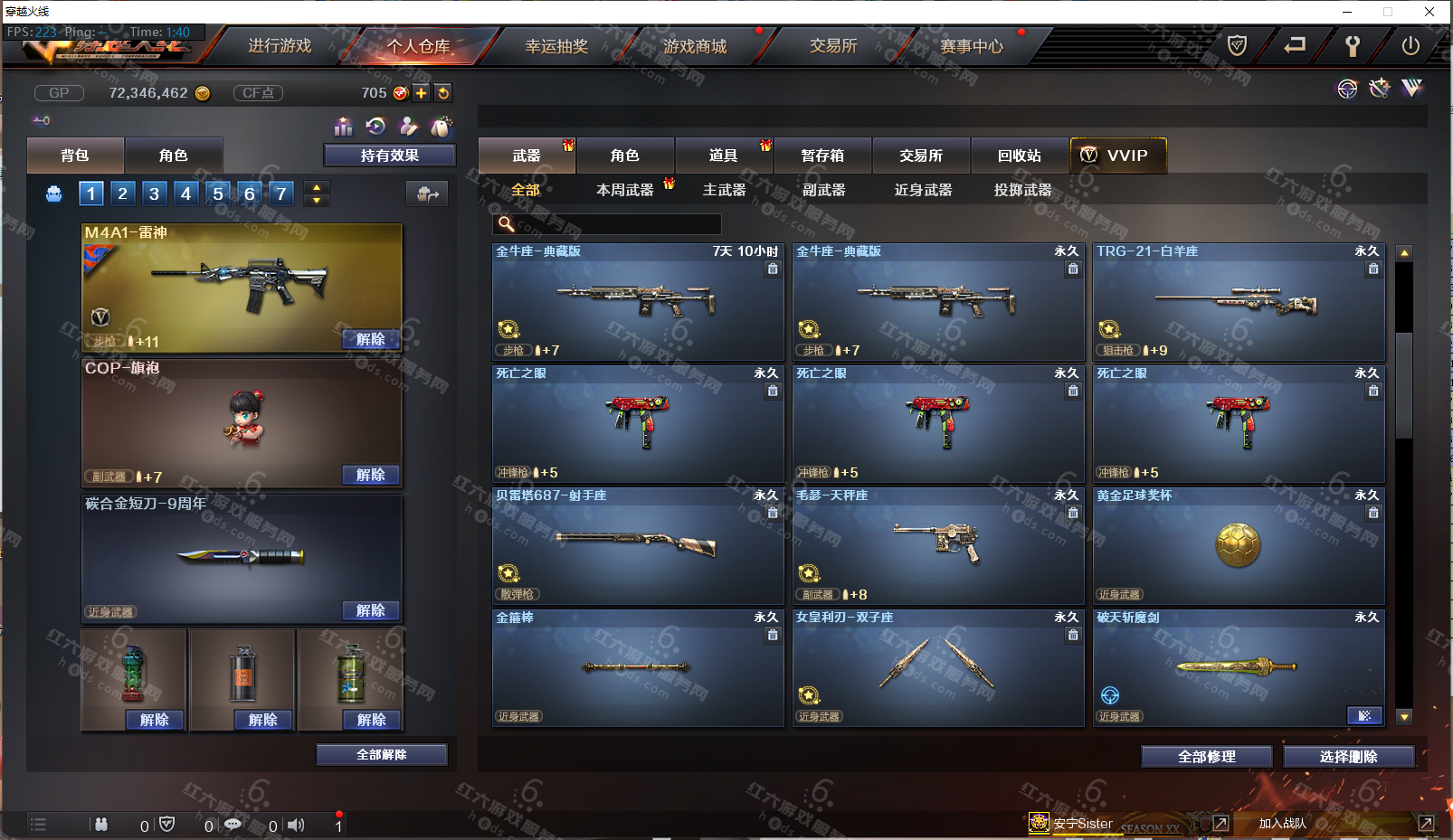The height and width of the screenshot is (840, 1453).
Task: Remove the 碳合金短刀-9周年 knife
Action: point(371,611)
